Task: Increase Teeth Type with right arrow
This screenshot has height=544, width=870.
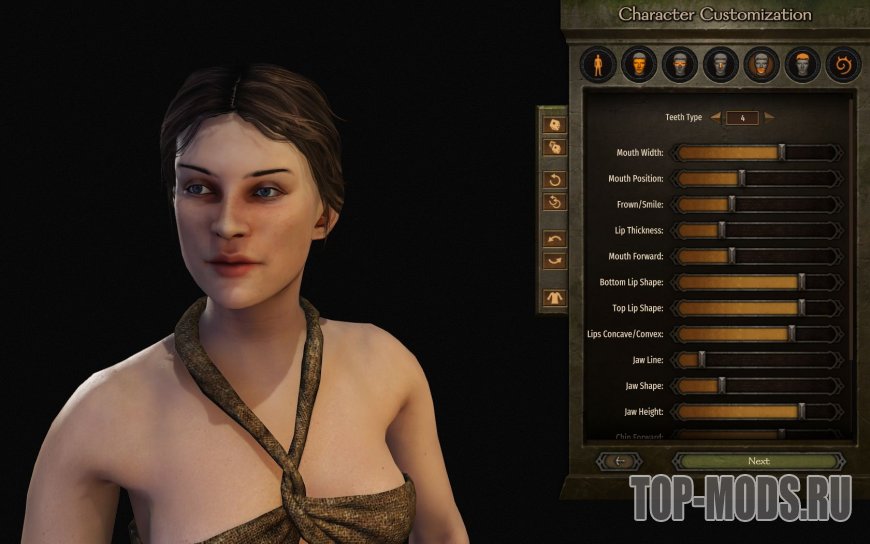Action: 769,118
